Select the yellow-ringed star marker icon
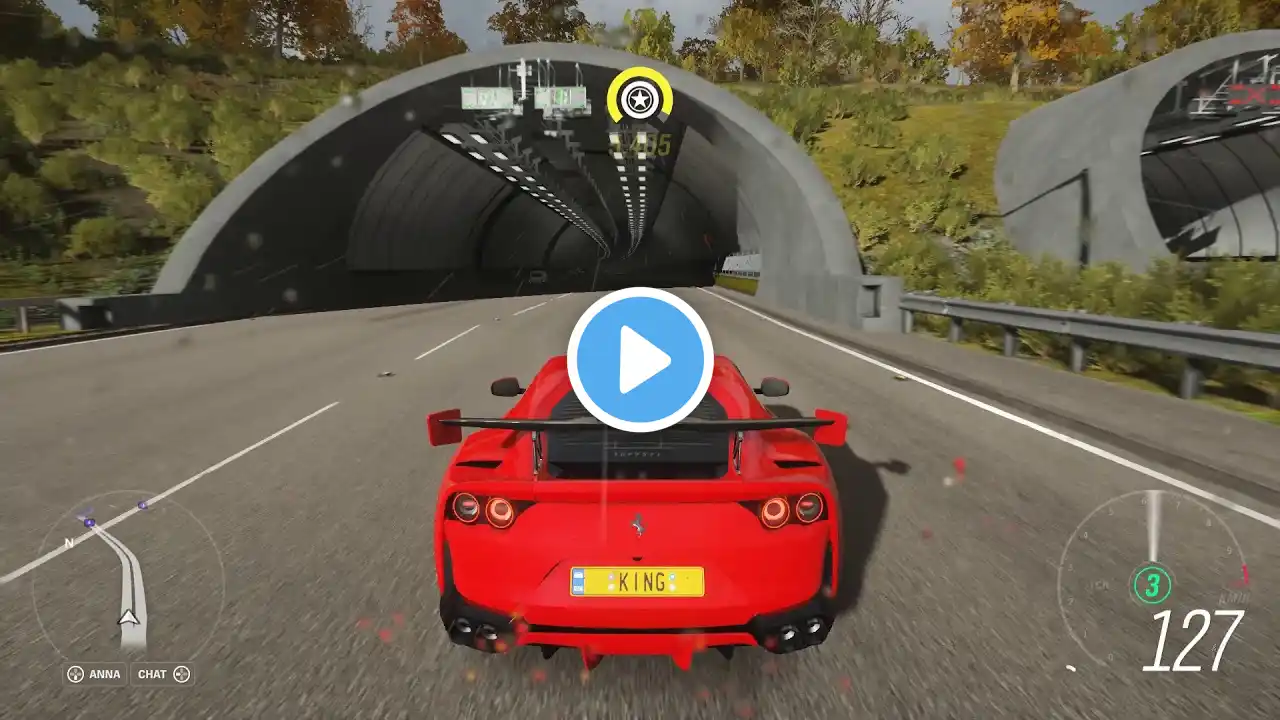 (637, 99)
